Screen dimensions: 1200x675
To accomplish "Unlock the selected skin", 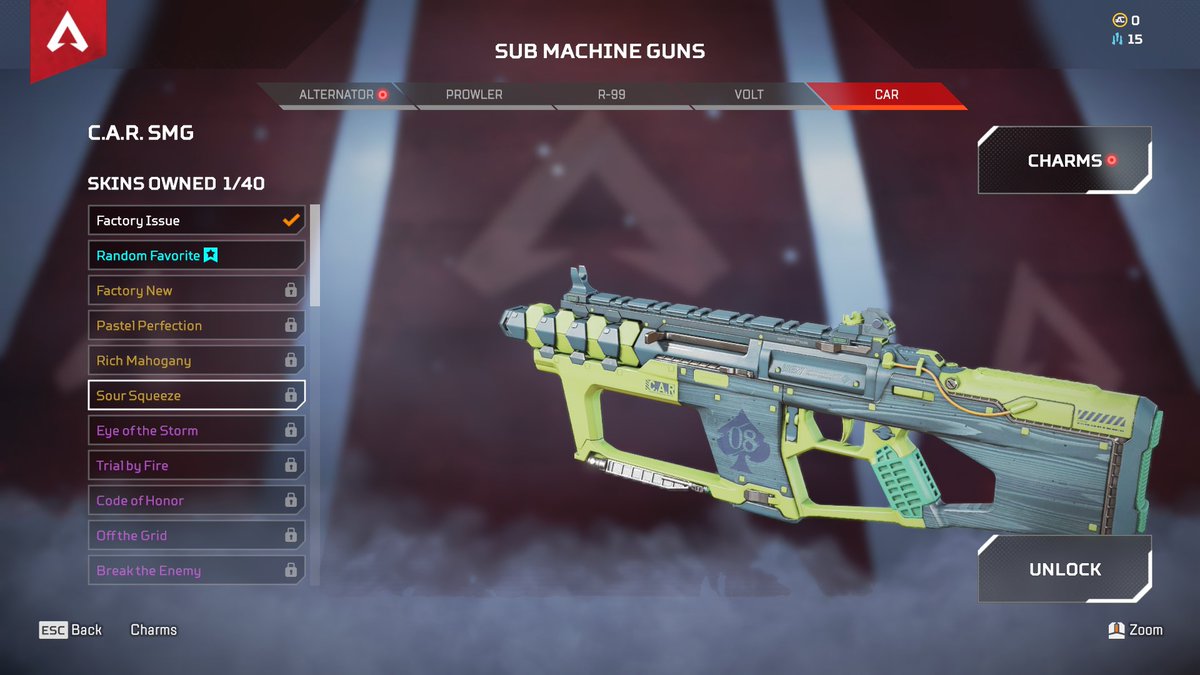I will coord(1064,569).
